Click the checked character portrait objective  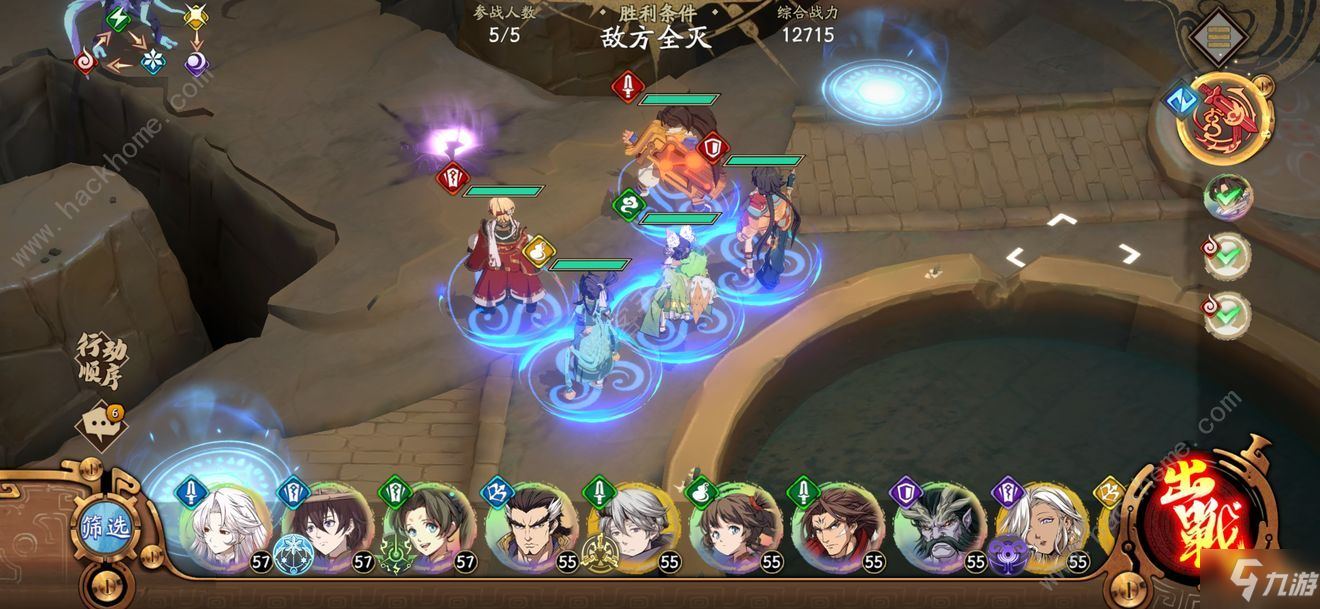pyautogui.click(x=1227, y=197)
